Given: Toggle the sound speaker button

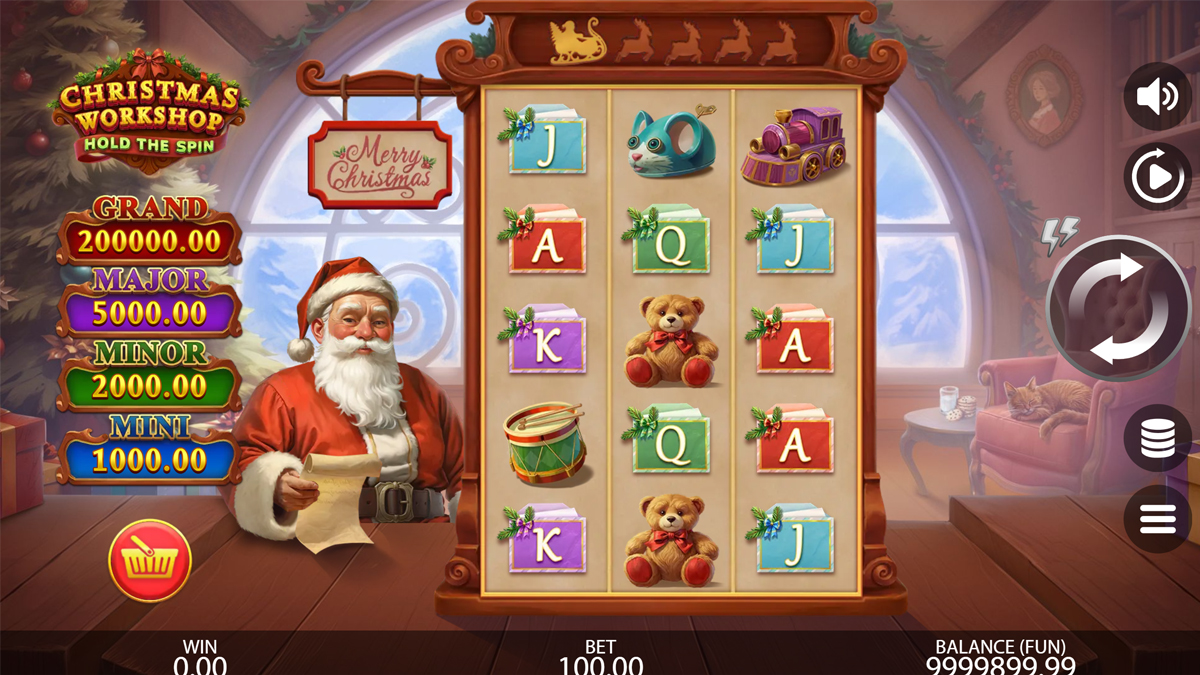Looking at the screenshot, I should click(1157, 97).
